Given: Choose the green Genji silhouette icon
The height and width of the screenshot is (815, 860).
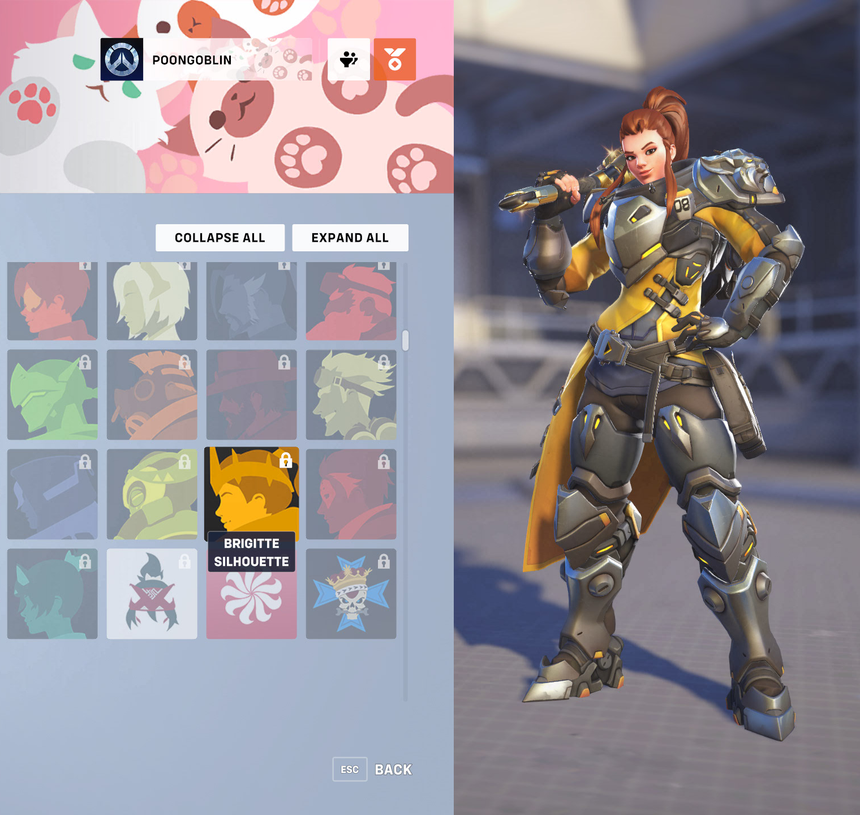Looking at the screenshot, I should point(52,394).
